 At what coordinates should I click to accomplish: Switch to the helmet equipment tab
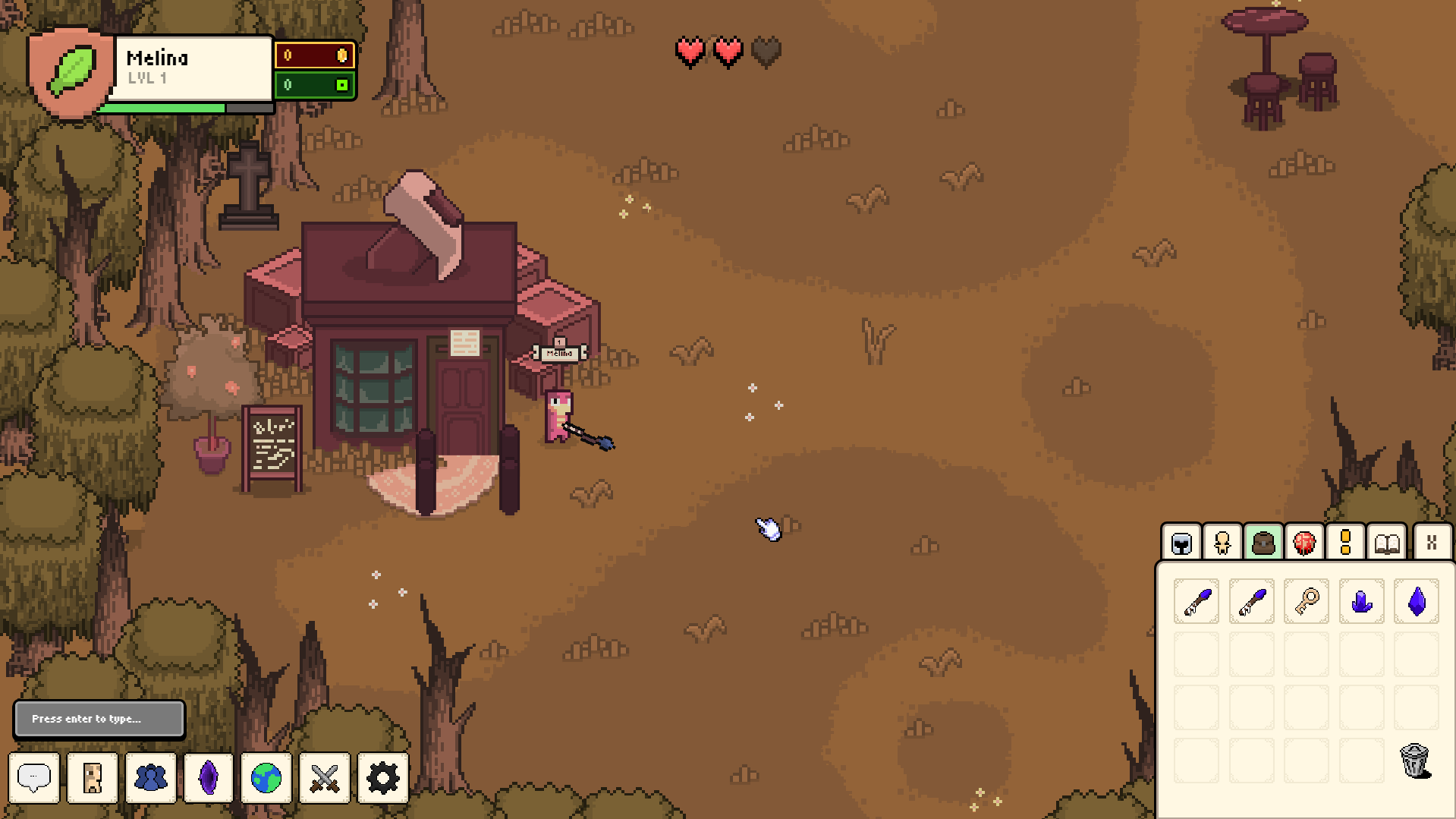click(1181, 543)
